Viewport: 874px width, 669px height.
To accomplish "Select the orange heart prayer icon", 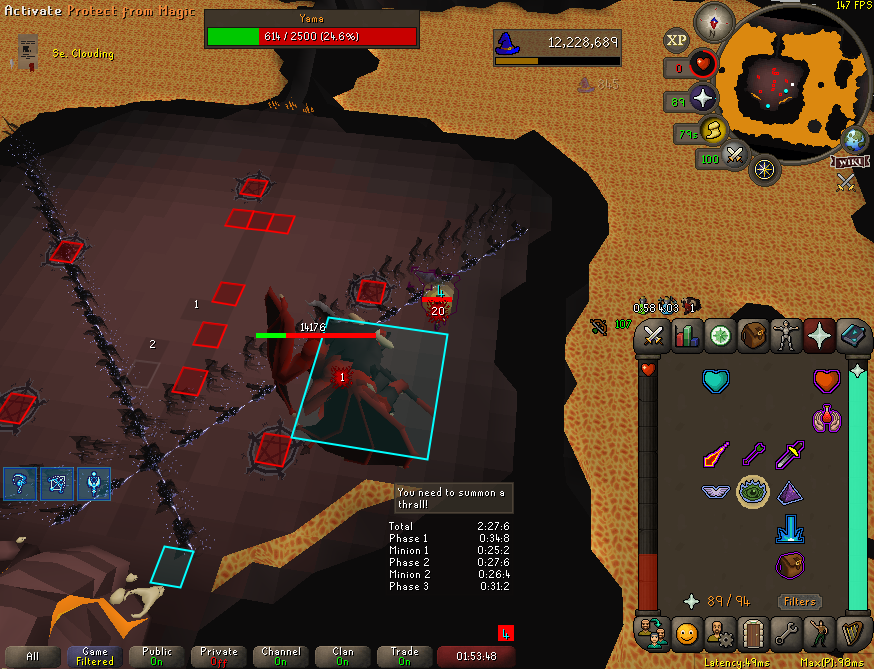I will click(x=824, y=380).
